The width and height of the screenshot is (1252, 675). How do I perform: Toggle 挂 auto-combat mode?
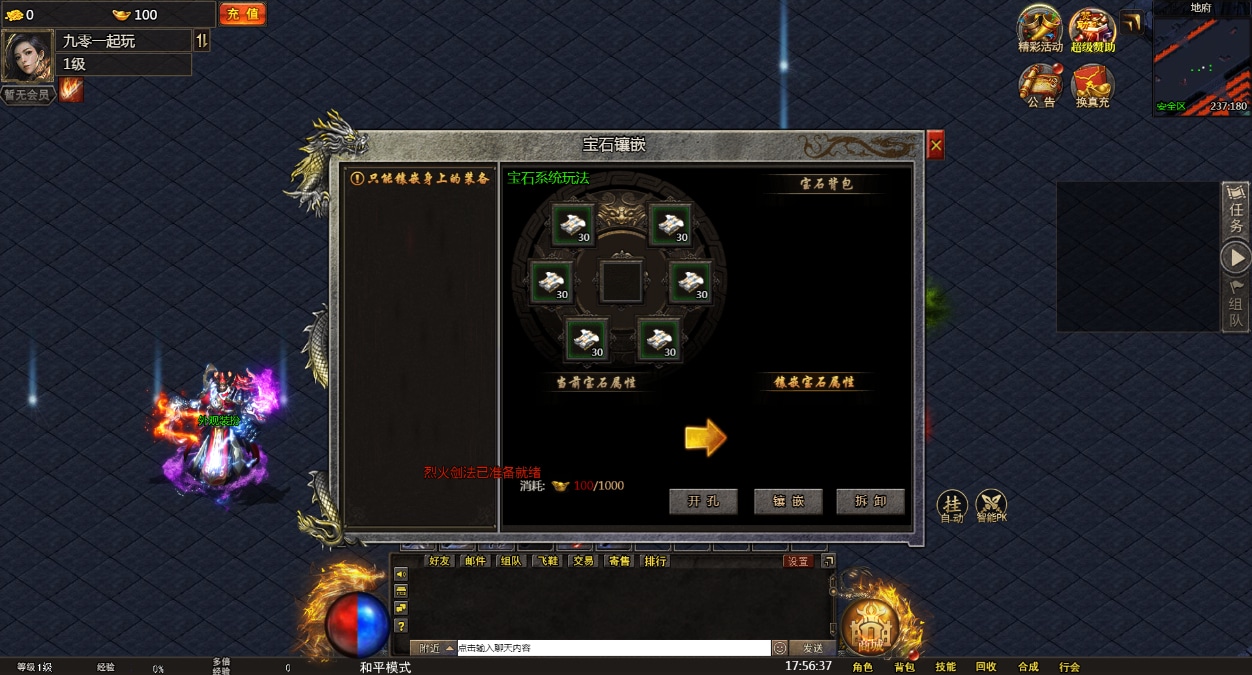click(x=952, y=505)
